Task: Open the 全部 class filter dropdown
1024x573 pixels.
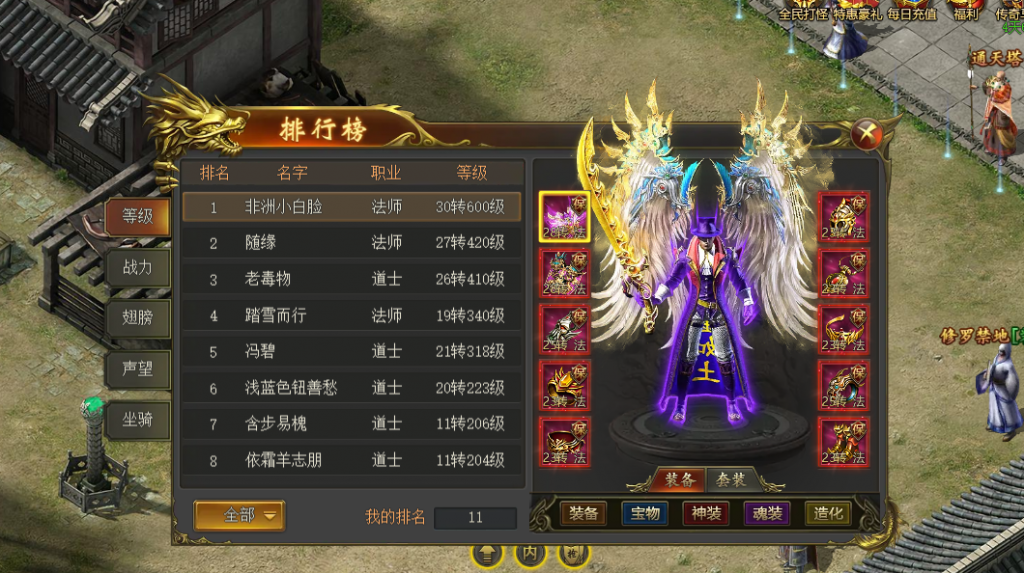Action: [240, 515]
